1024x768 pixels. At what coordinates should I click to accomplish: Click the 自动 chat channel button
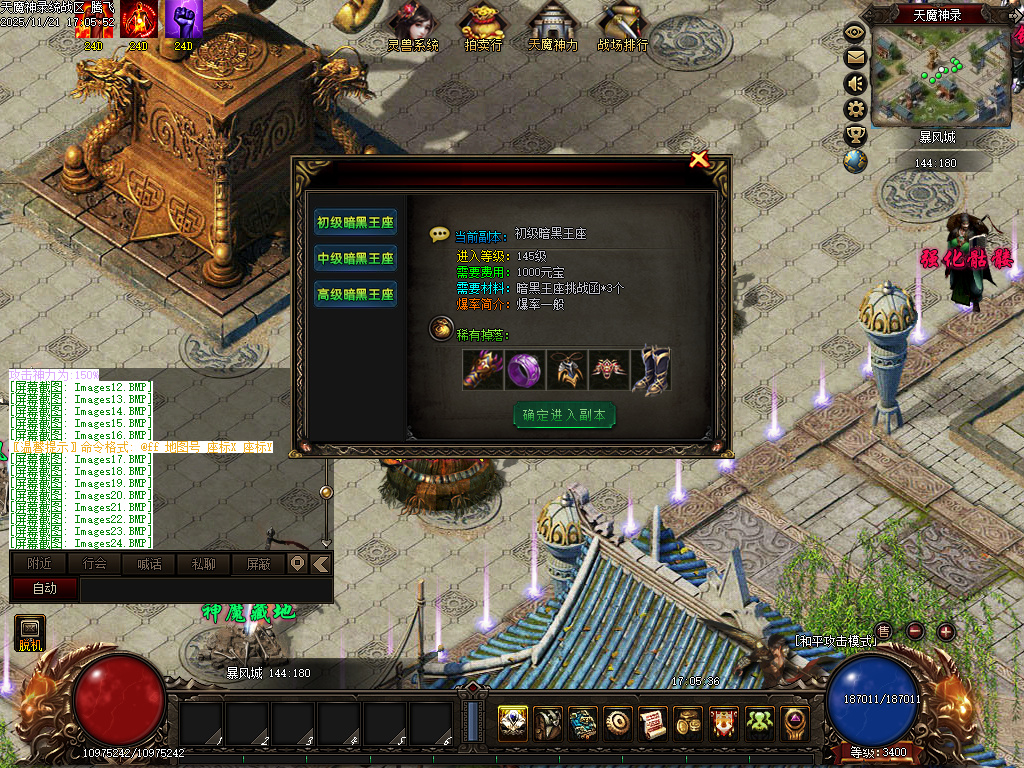coord(45,589)
